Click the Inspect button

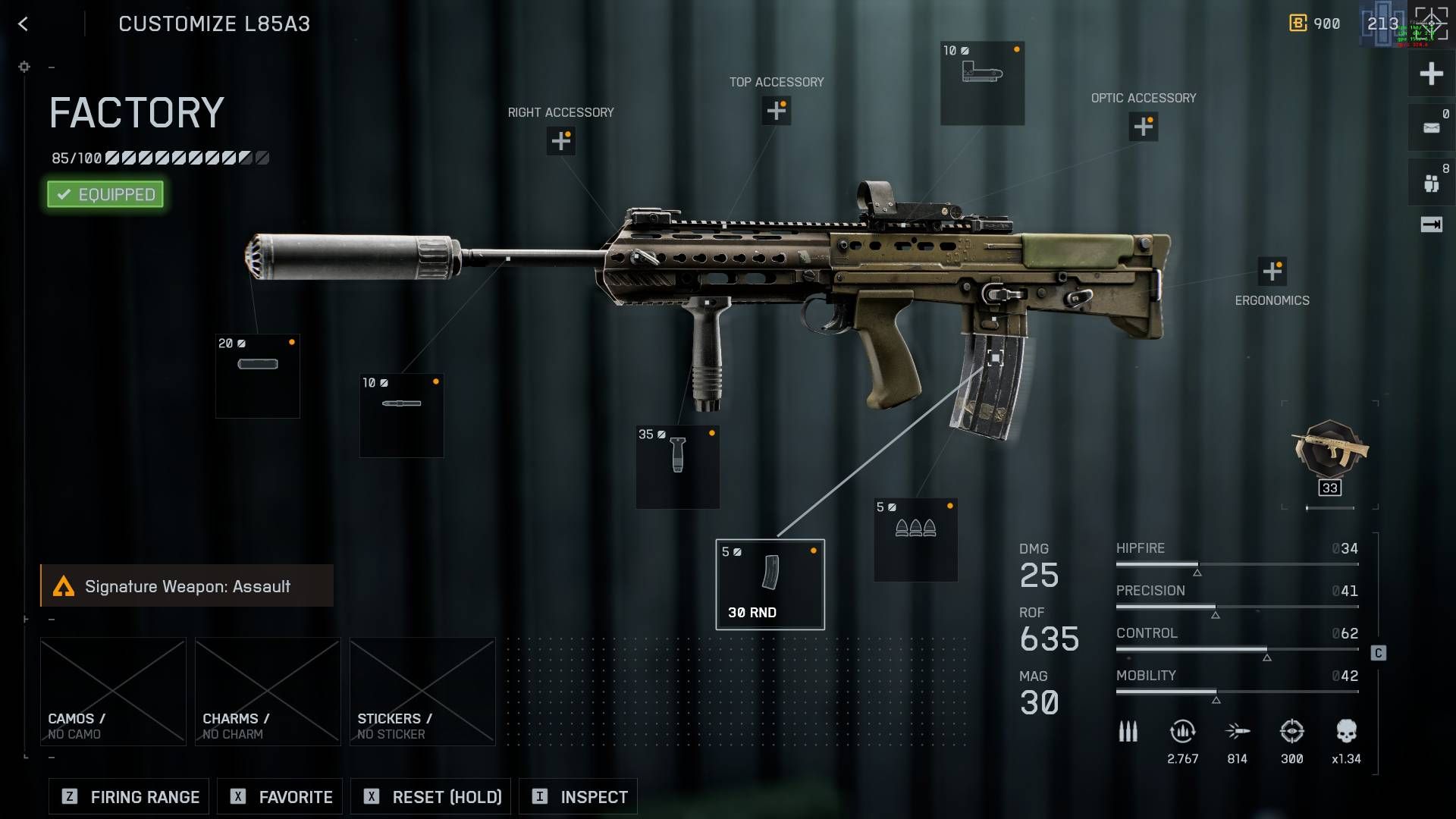pyautogui.click(x=578, y=796)
